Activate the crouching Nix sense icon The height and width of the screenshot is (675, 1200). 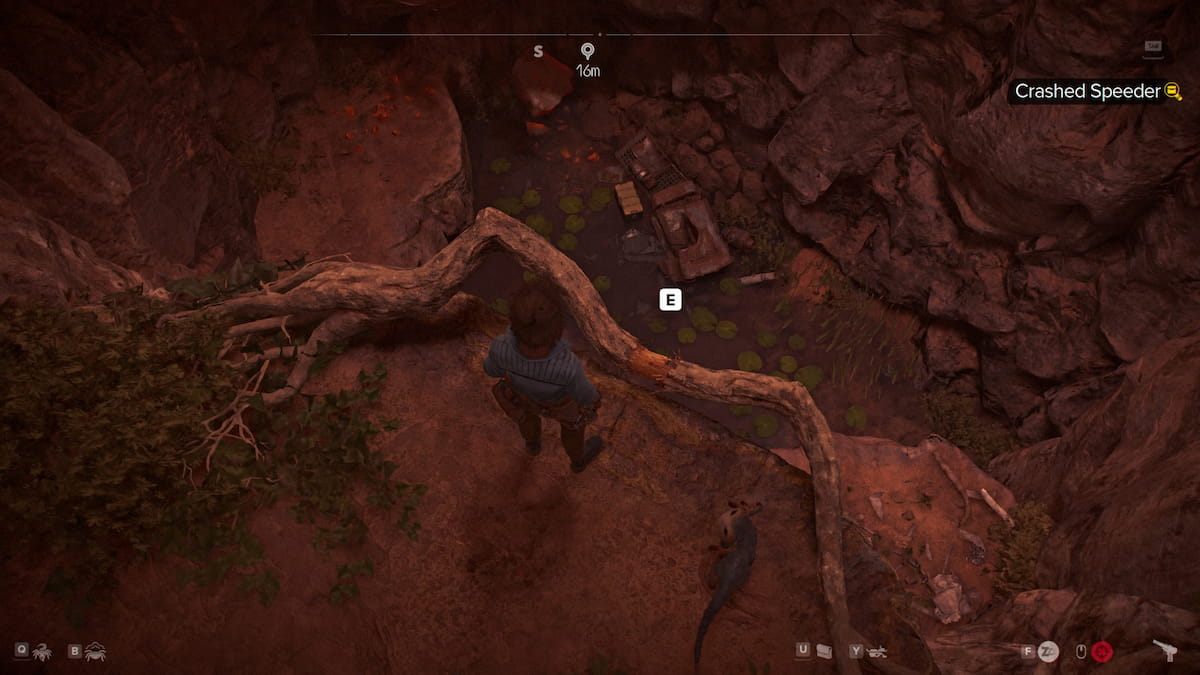click(x=95, y=651)
